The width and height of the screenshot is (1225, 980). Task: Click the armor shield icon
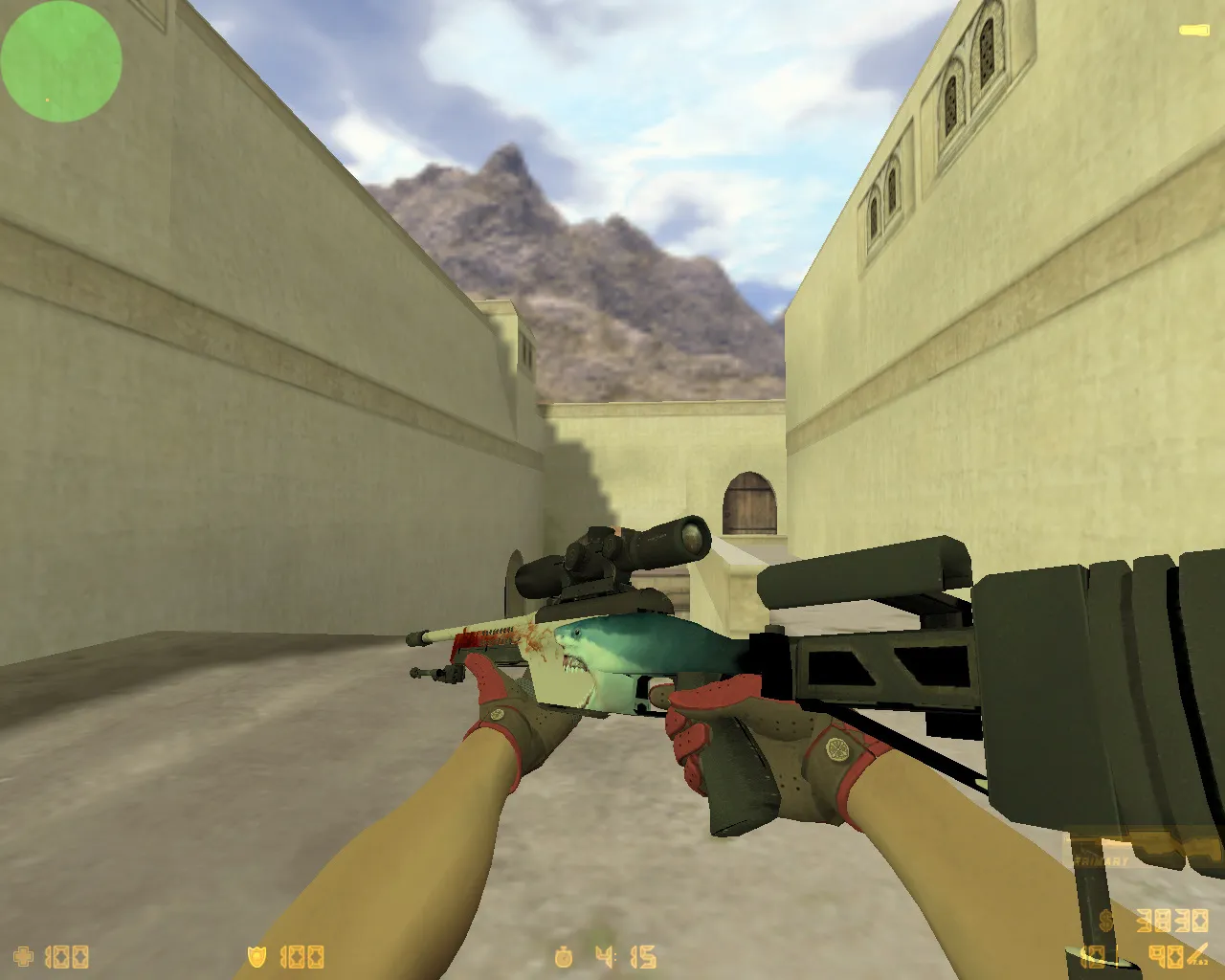[x=256, y=956]
